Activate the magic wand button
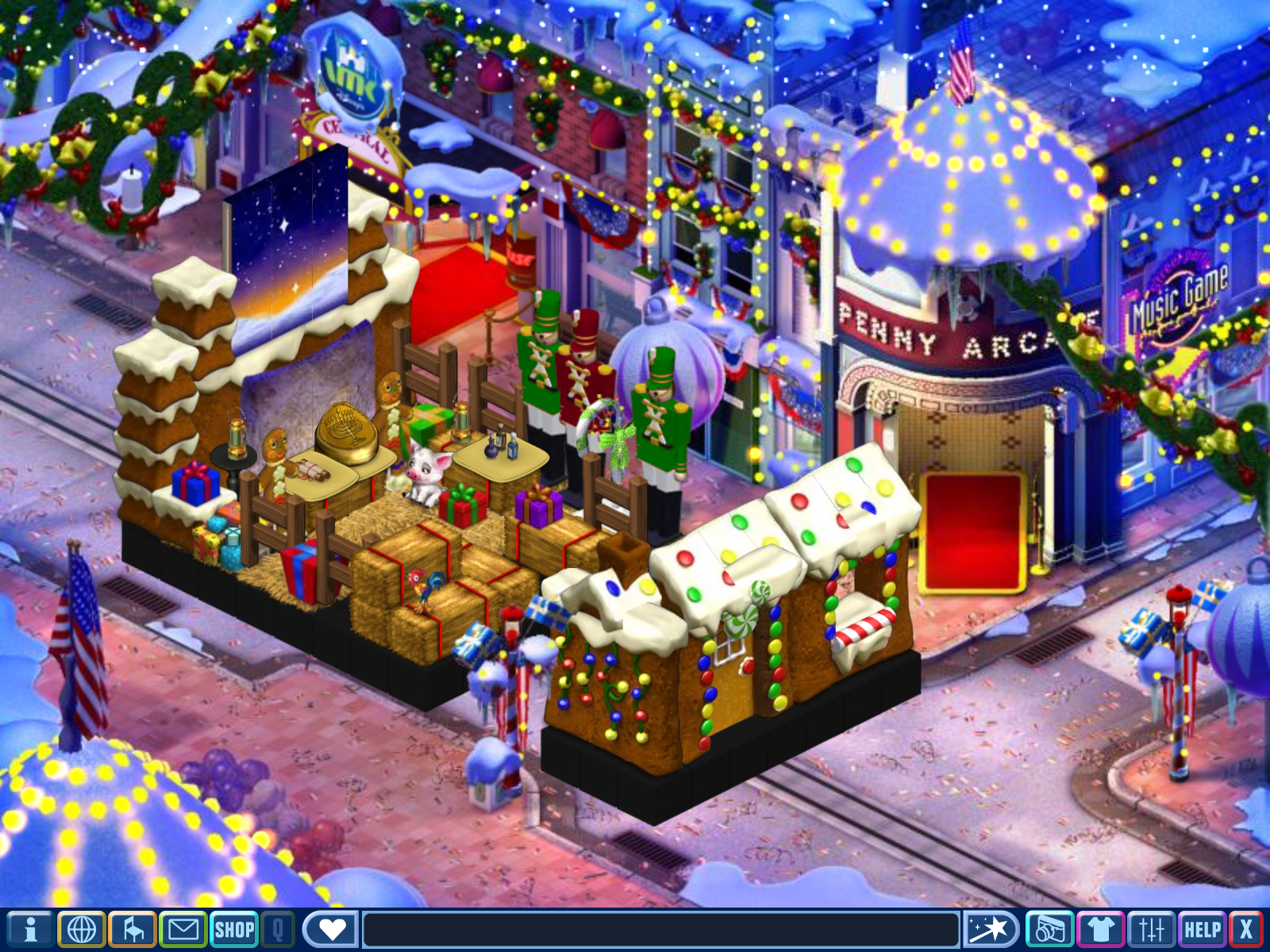This screenshot has width=1270, height=952. [x=991, y=929]
